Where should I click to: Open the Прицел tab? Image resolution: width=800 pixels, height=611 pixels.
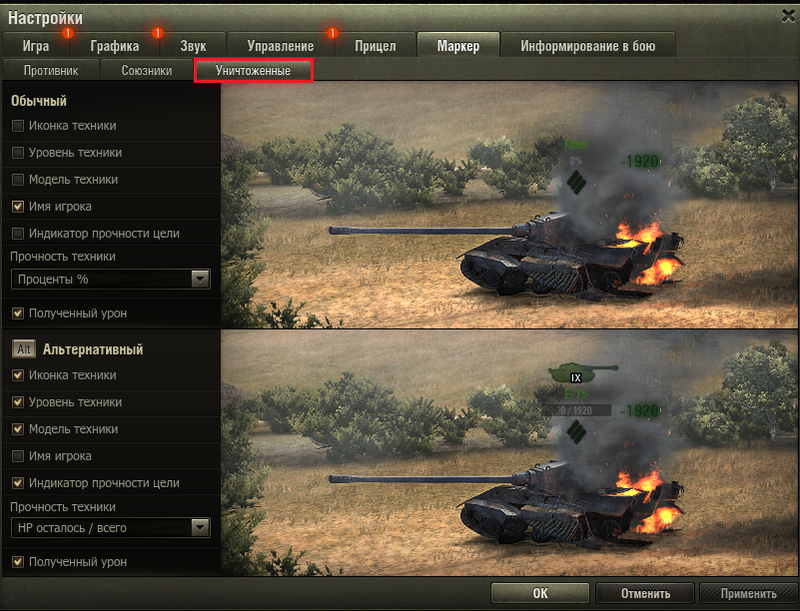click(x=375, y=46)
